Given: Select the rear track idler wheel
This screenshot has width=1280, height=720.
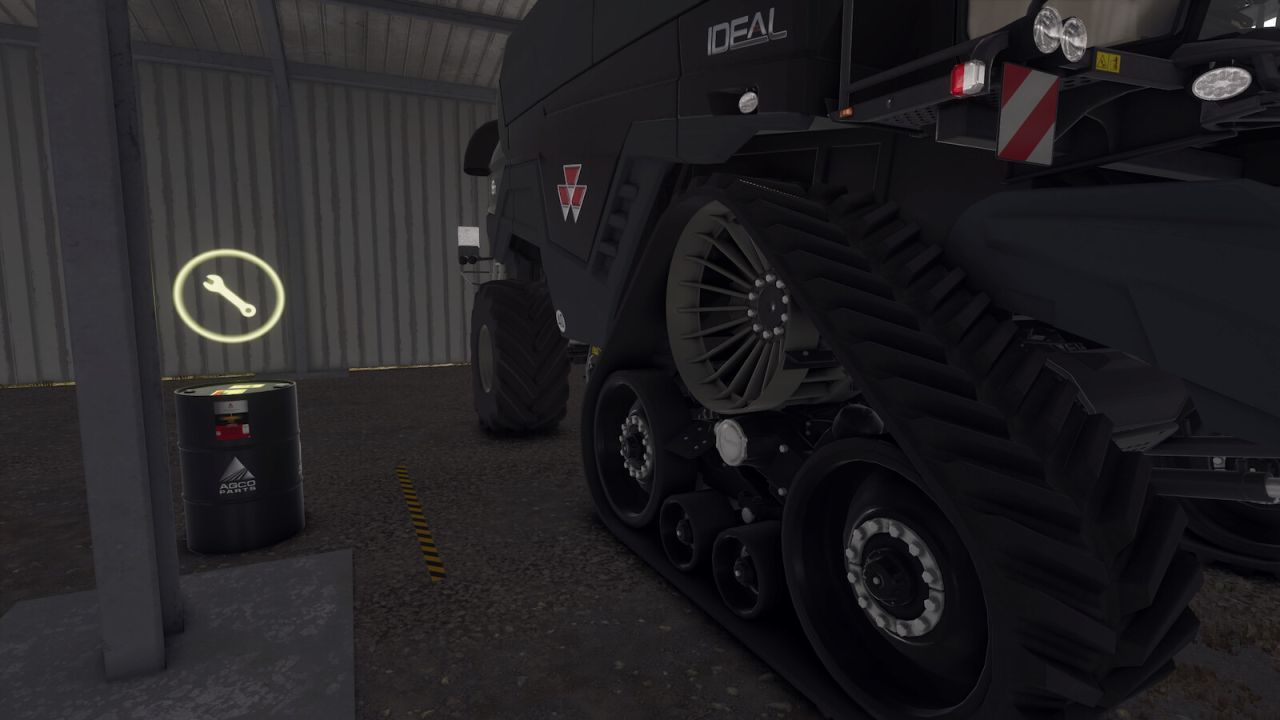Looking at the screenshot, I should pos(893,575).
